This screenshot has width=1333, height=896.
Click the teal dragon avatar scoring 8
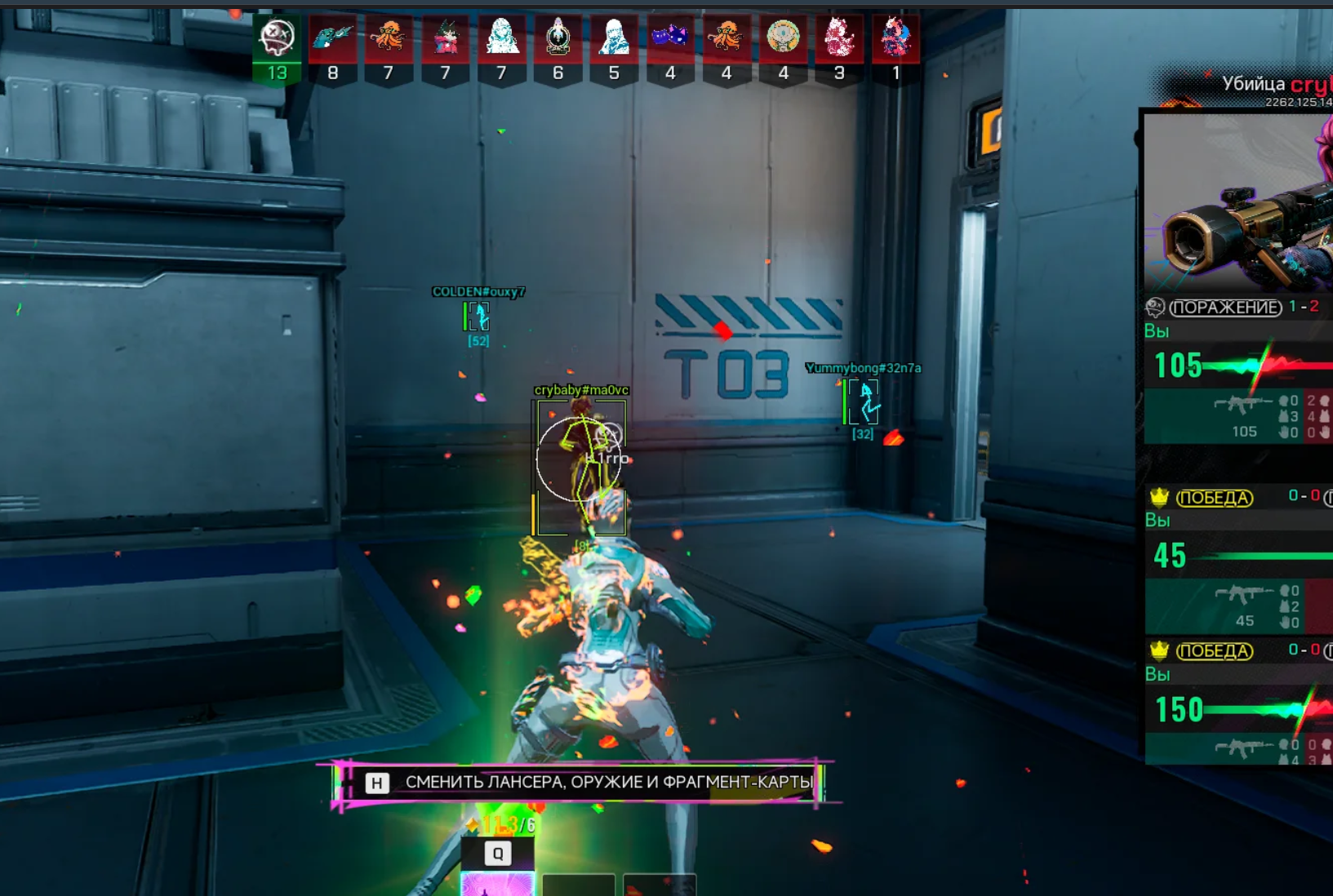(x=333, y=38)
